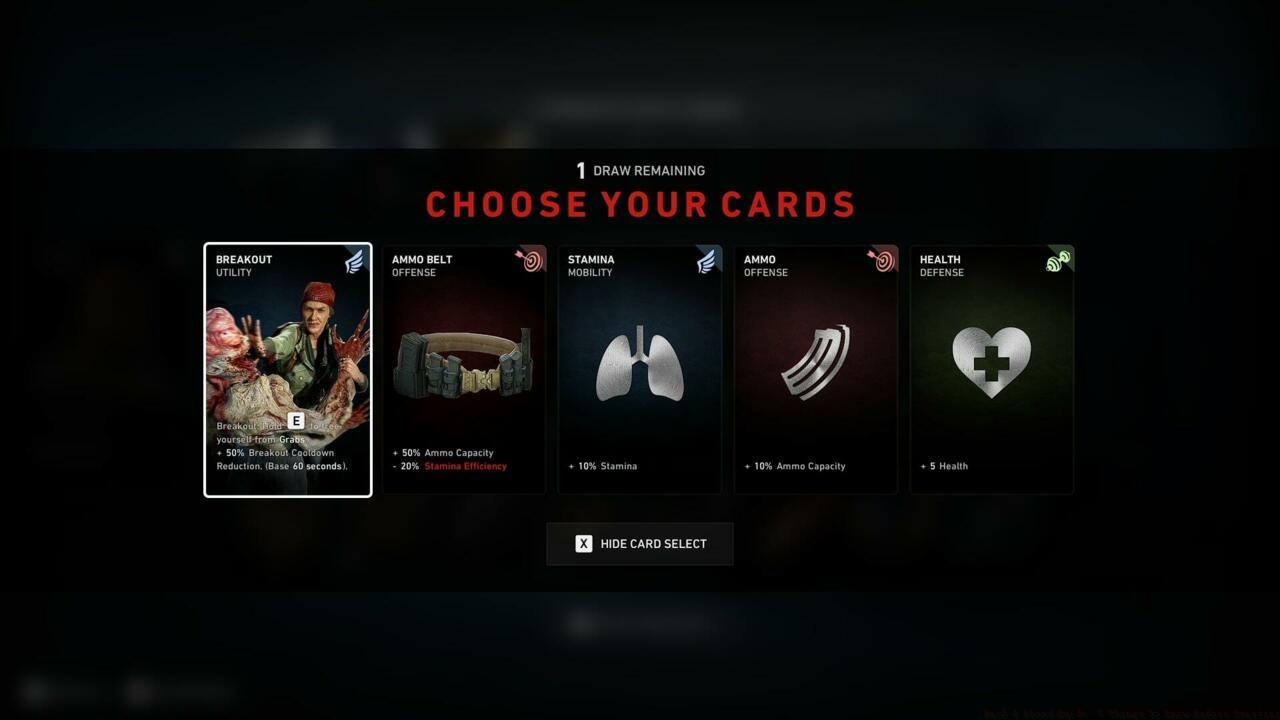
Task: Select the Stamina mobility card
Action: point(639,370)
